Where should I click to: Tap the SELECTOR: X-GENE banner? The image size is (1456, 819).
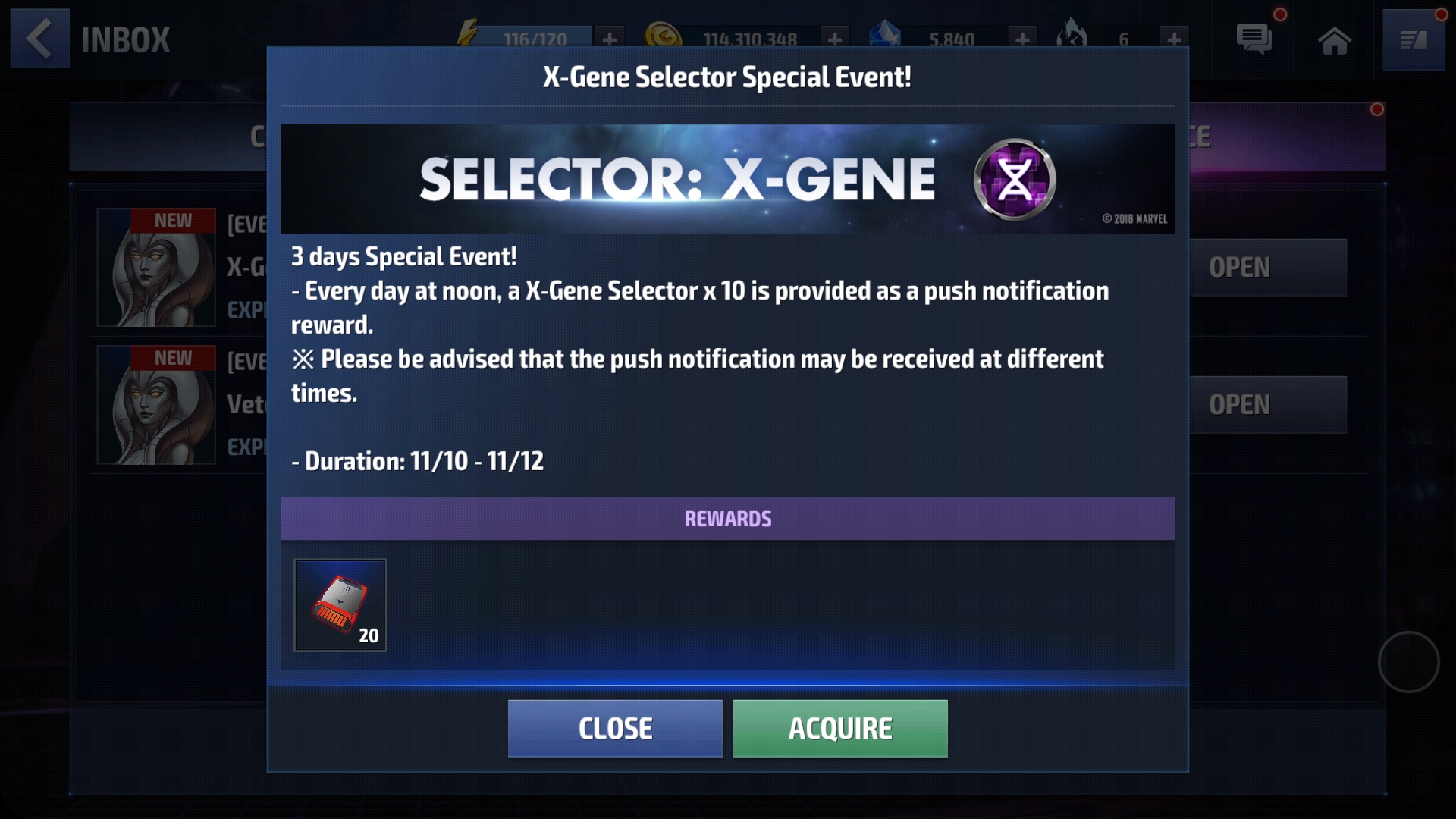click(726, 179)
